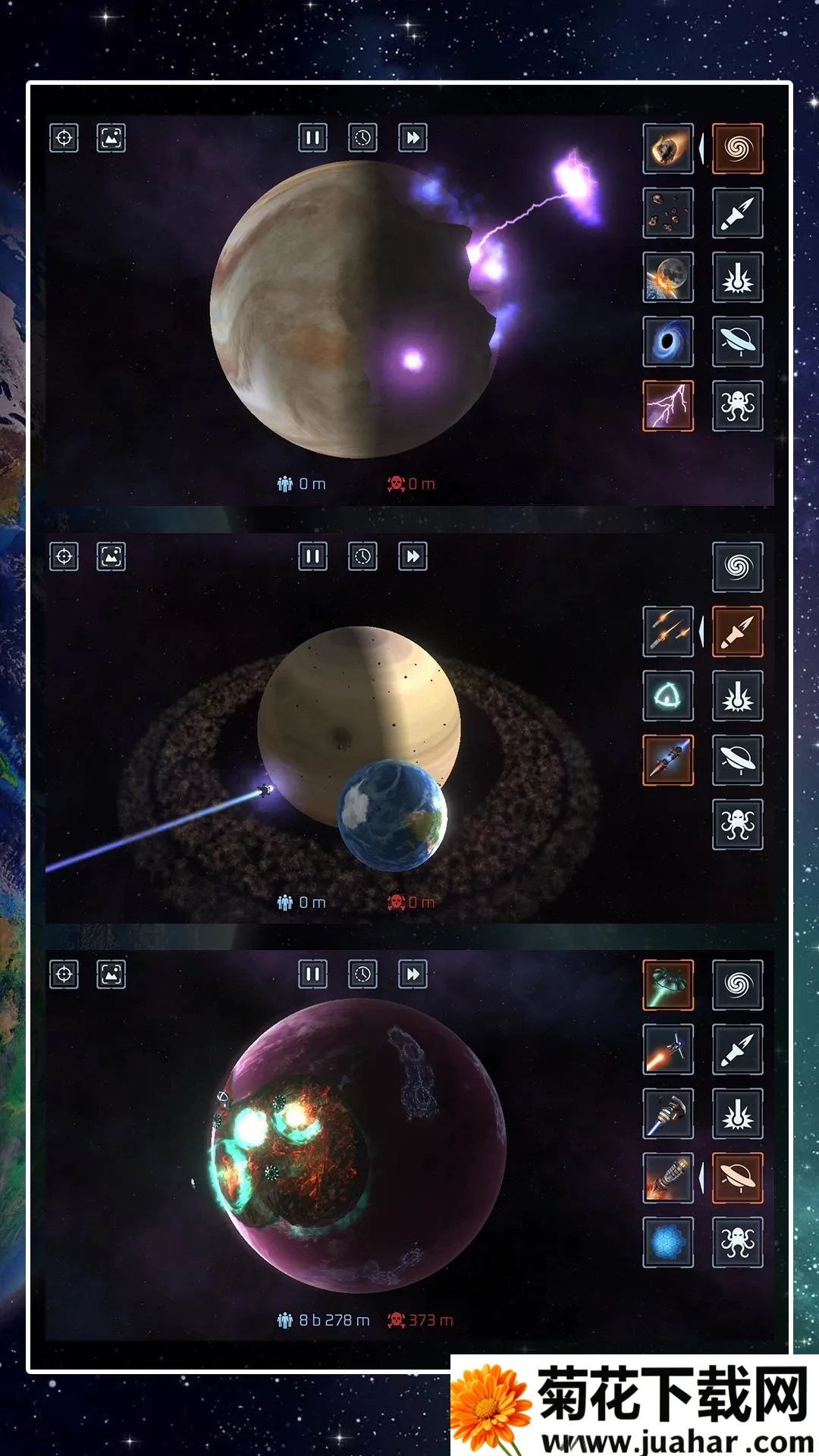Select the orange-framed laser satellite weapon
The height and width of the screenshot is (1456, 819).
(x=668, y=760)
